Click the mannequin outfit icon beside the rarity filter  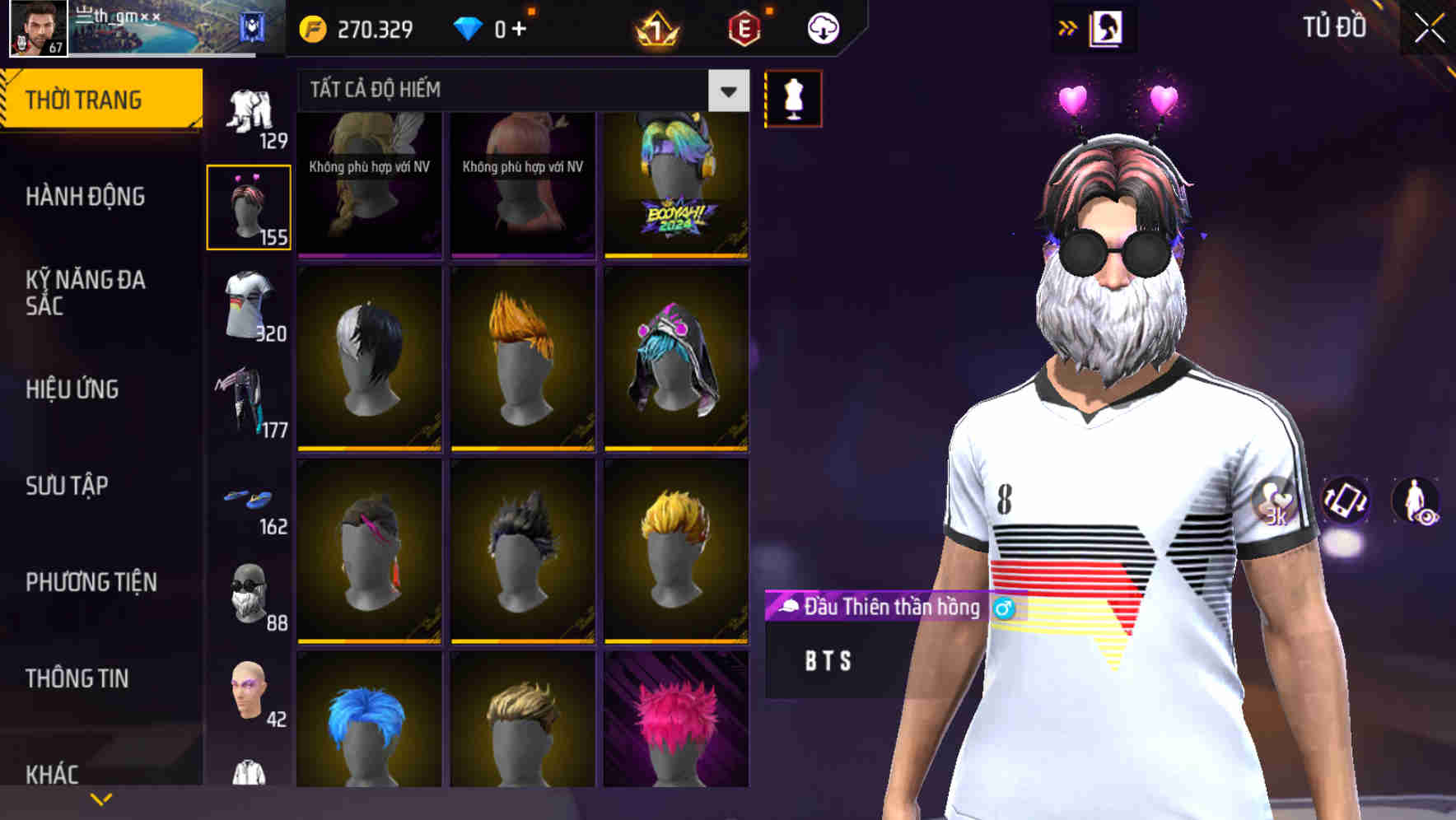pyautogui.click(x=792, y=97)
